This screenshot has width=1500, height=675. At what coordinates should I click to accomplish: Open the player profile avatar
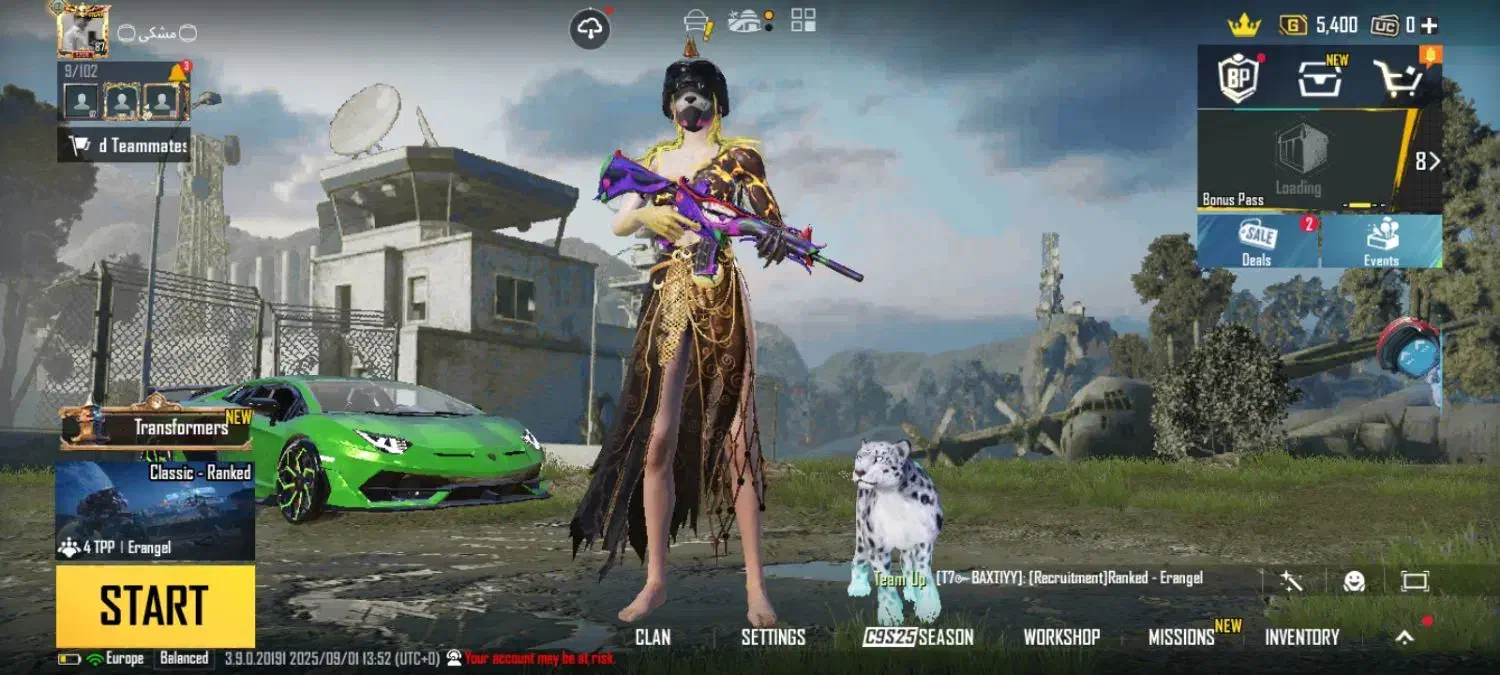pyautogui.click(x=83, y=30)
